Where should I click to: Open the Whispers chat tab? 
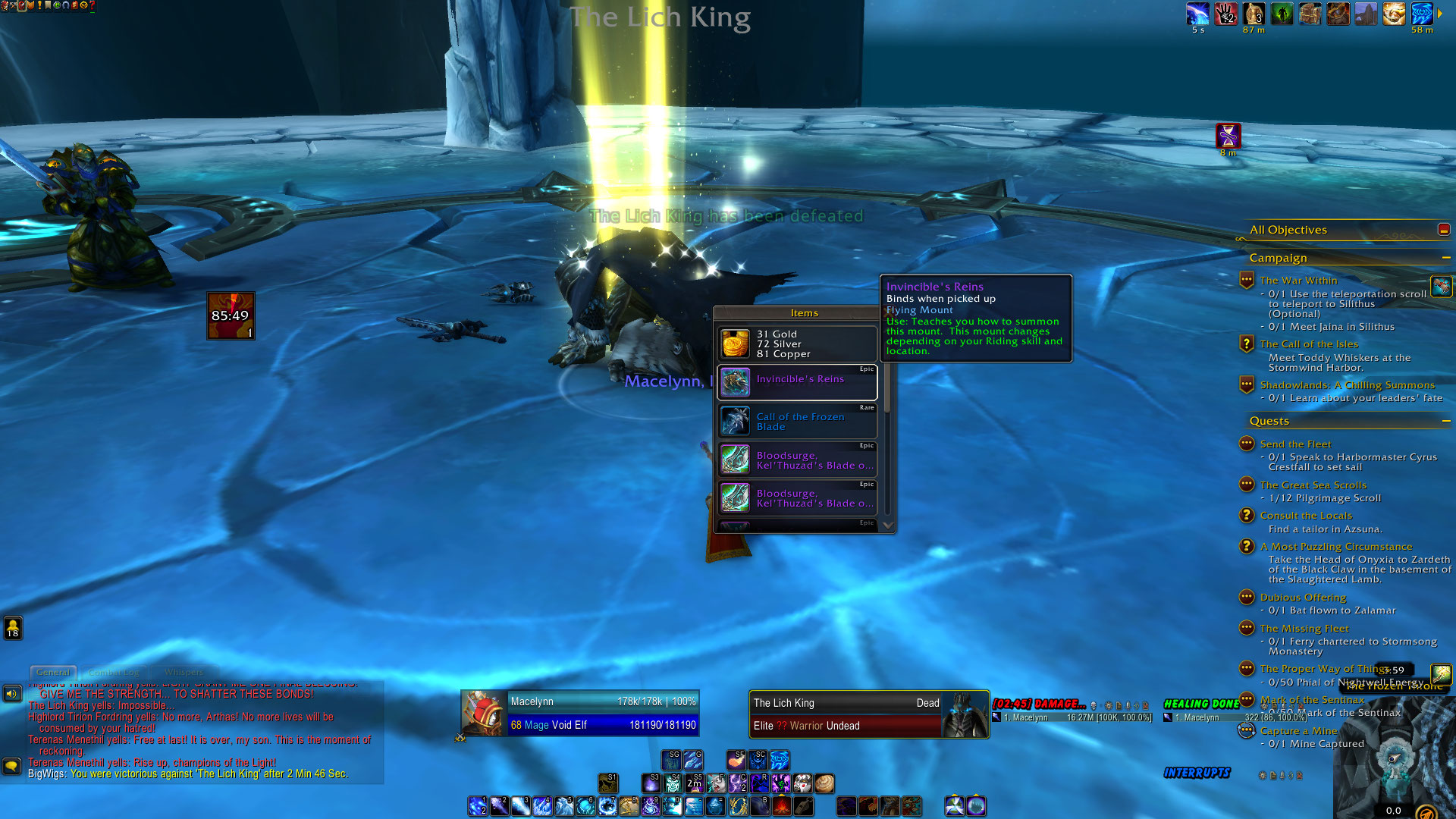[184, 672]
